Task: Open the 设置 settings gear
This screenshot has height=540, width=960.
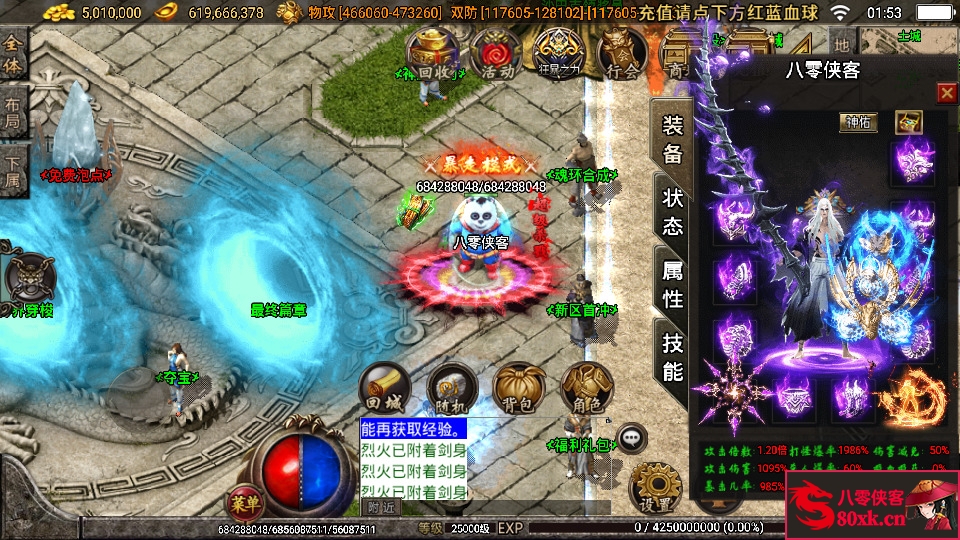Action: click(656, 486)
